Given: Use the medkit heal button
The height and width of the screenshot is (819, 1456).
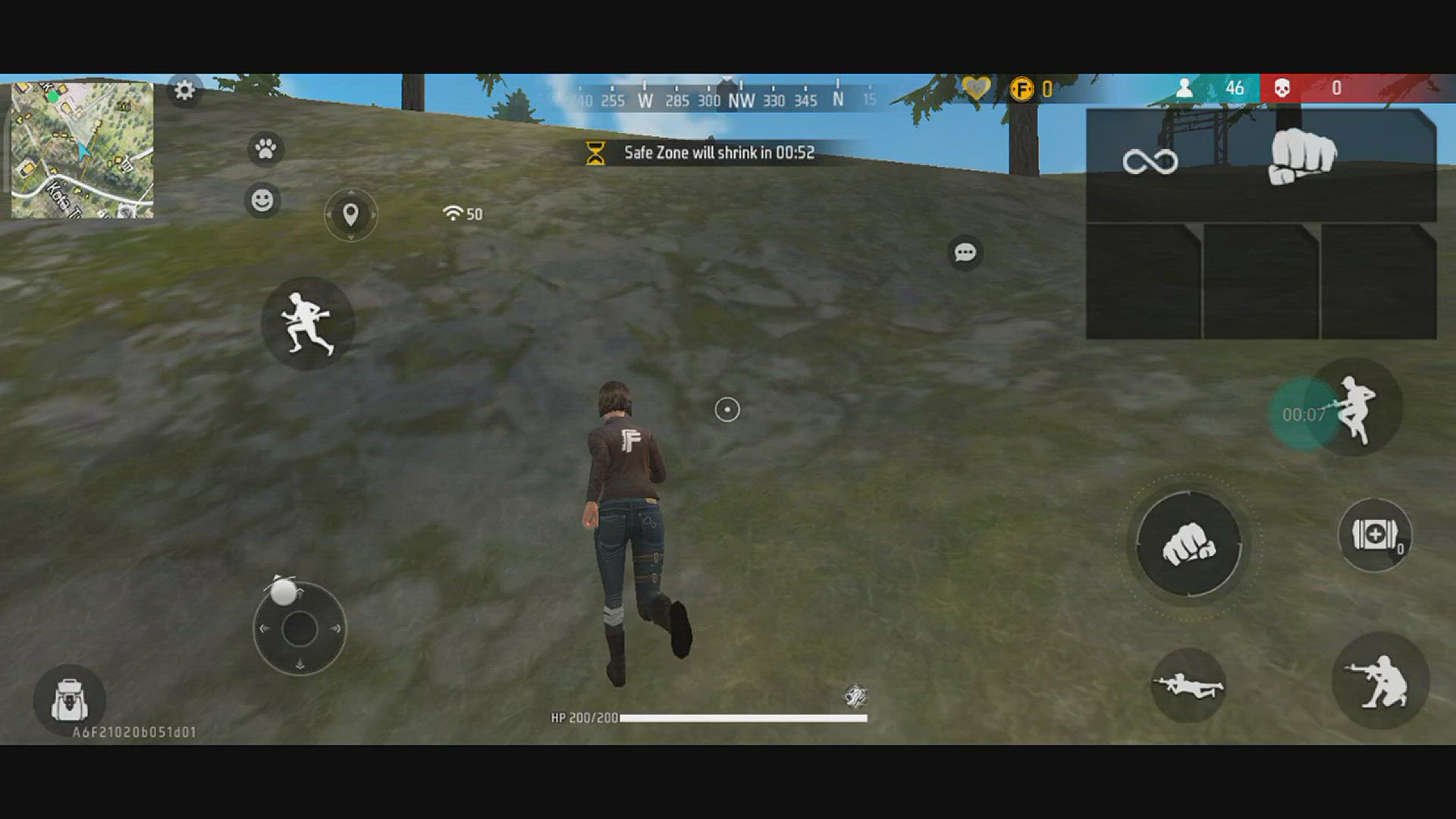Looking at the screenshot, I should (1374, 535).
